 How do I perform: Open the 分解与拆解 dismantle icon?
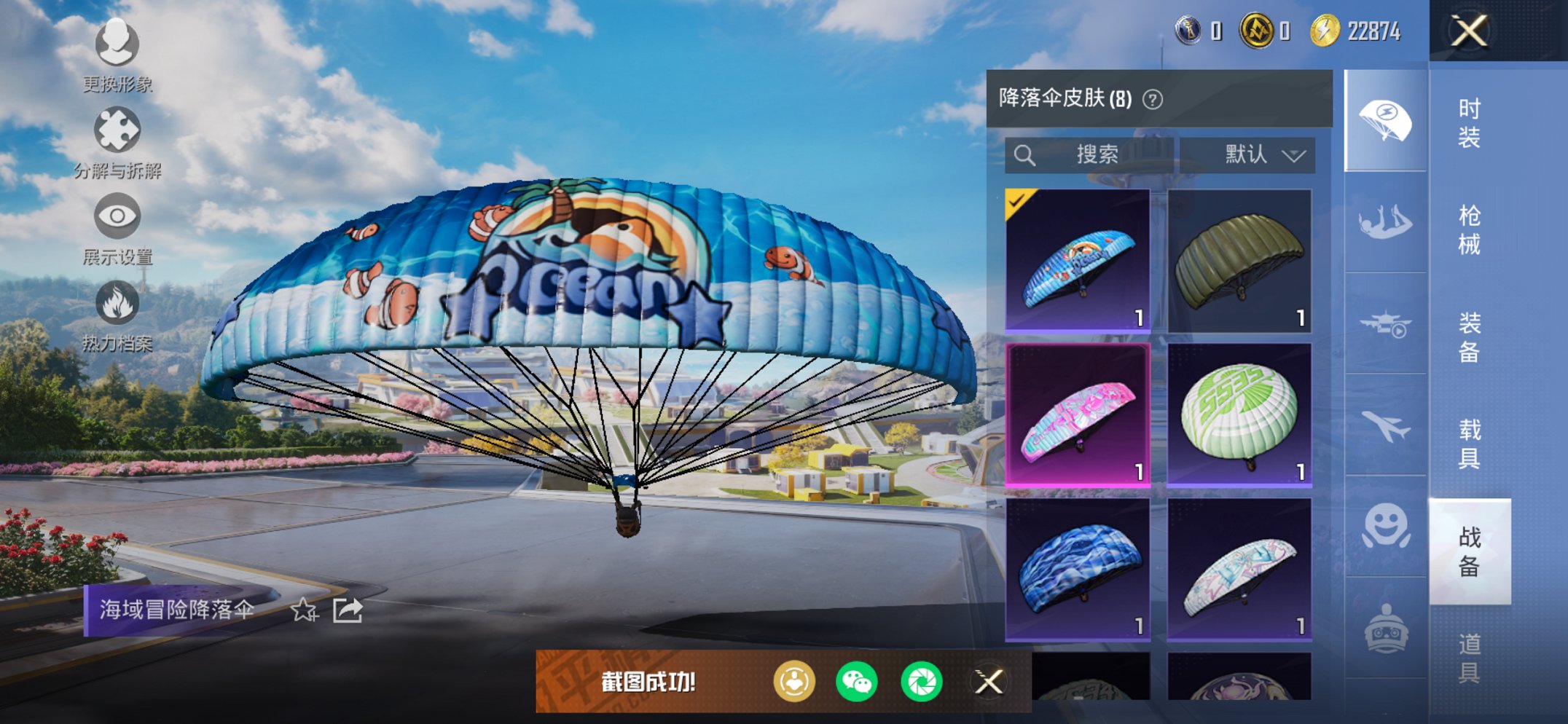coord(117,129)
